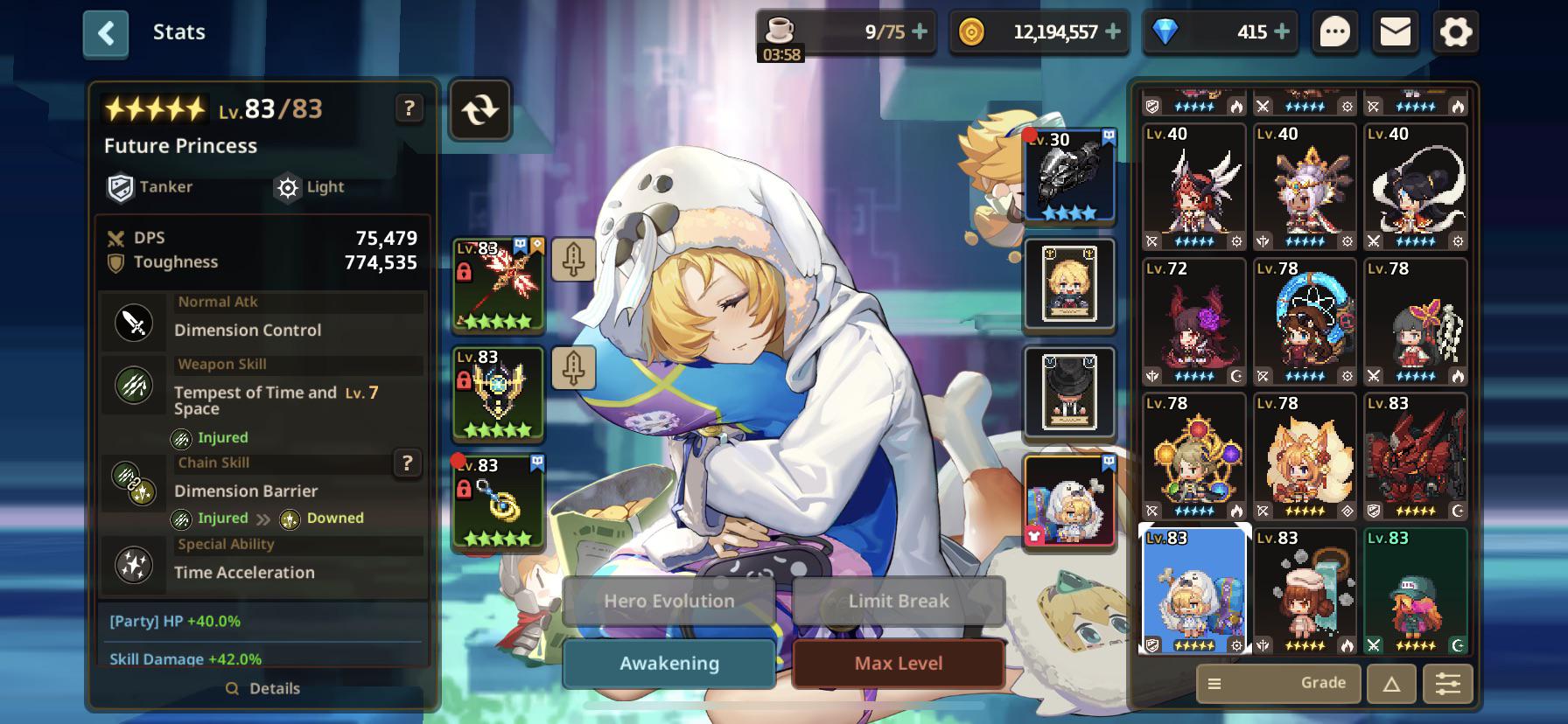The width and height of the screenshot is (1568, 724).
Task: Tap the refresh icon above the character art
Action: [x=479, y=110]
